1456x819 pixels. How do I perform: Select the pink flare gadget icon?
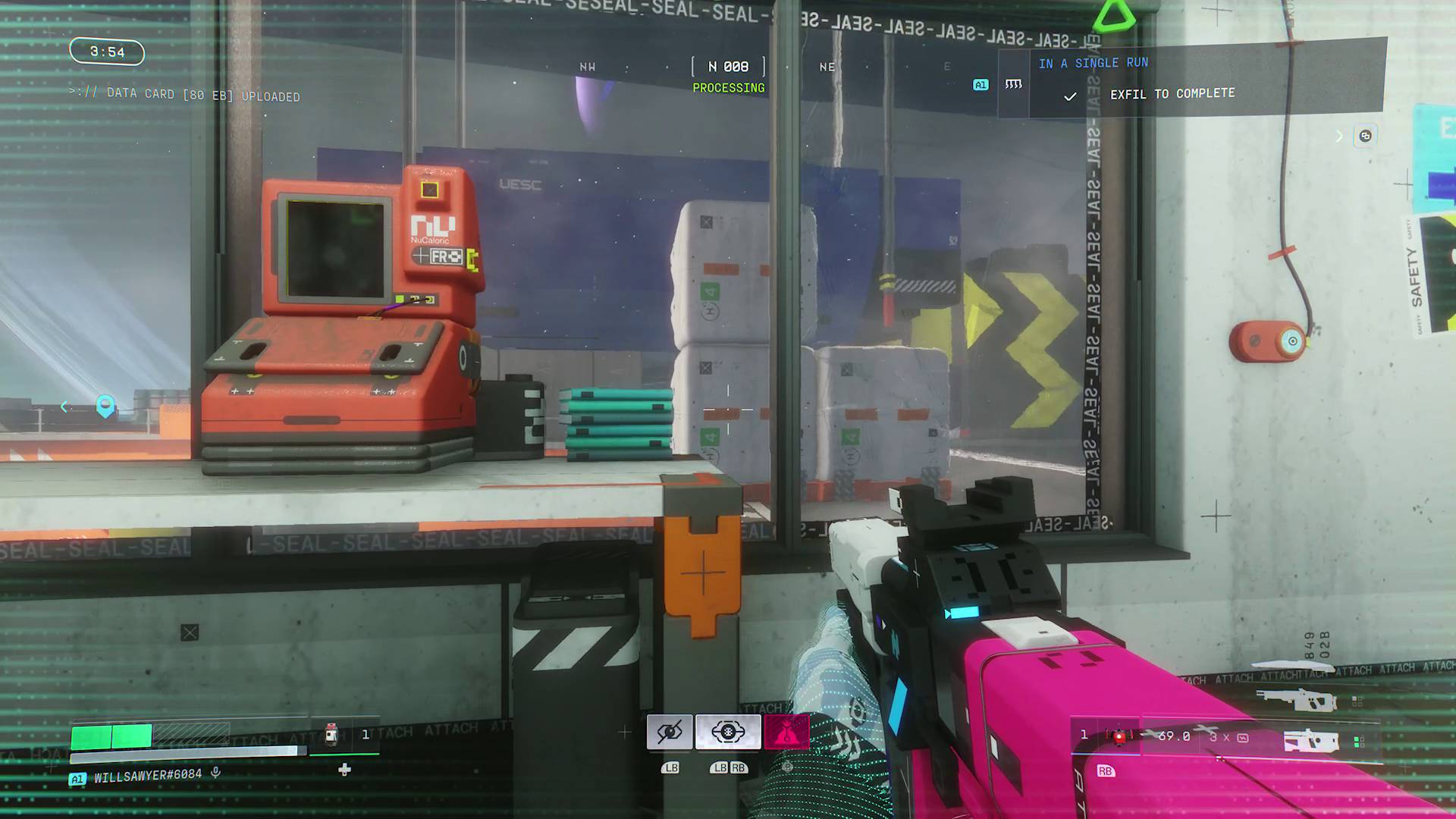click(787, 730)
